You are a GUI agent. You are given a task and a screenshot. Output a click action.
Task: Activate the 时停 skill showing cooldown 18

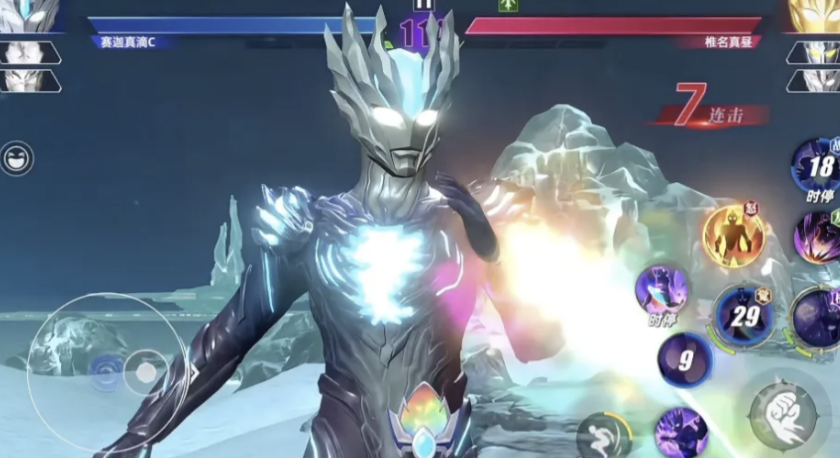tap(818, 166)
